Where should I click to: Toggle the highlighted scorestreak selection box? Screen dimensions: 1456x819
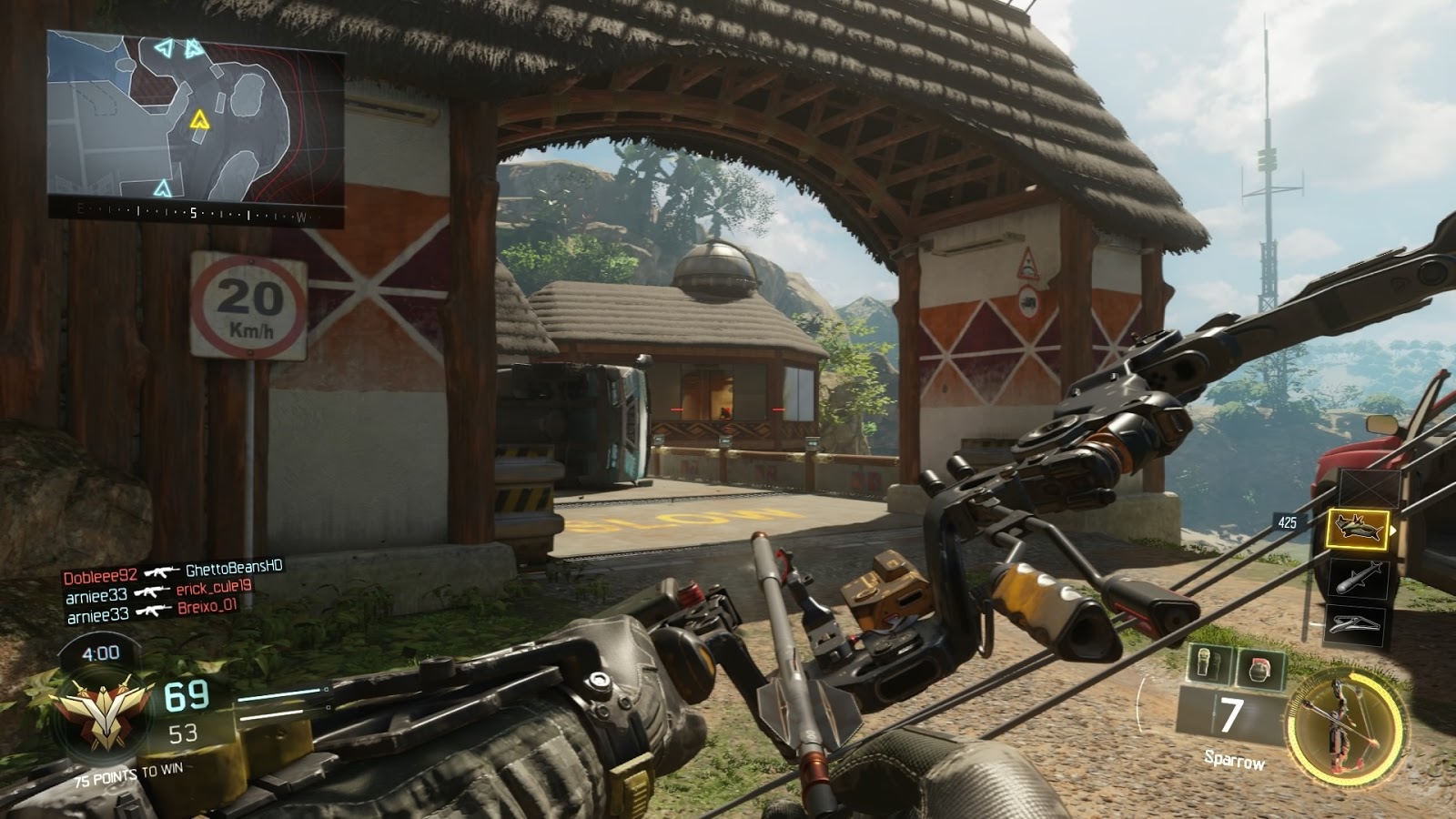1359,530
